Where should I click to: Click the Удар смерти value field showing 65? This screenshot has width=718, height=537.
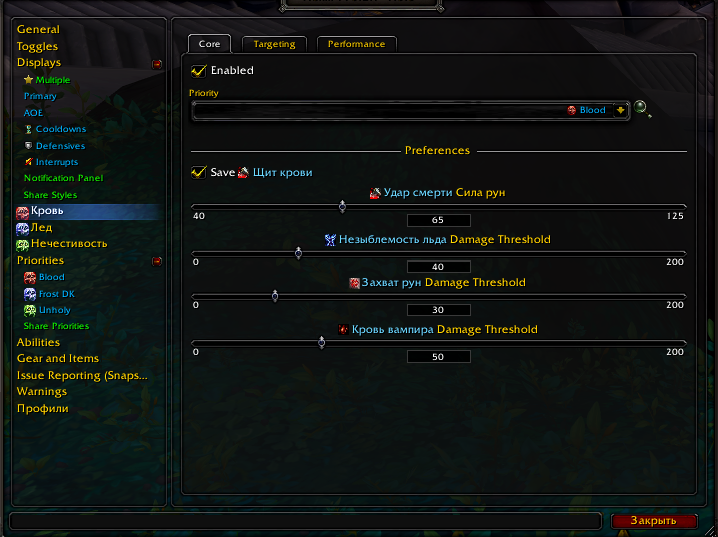click(438, 220)
